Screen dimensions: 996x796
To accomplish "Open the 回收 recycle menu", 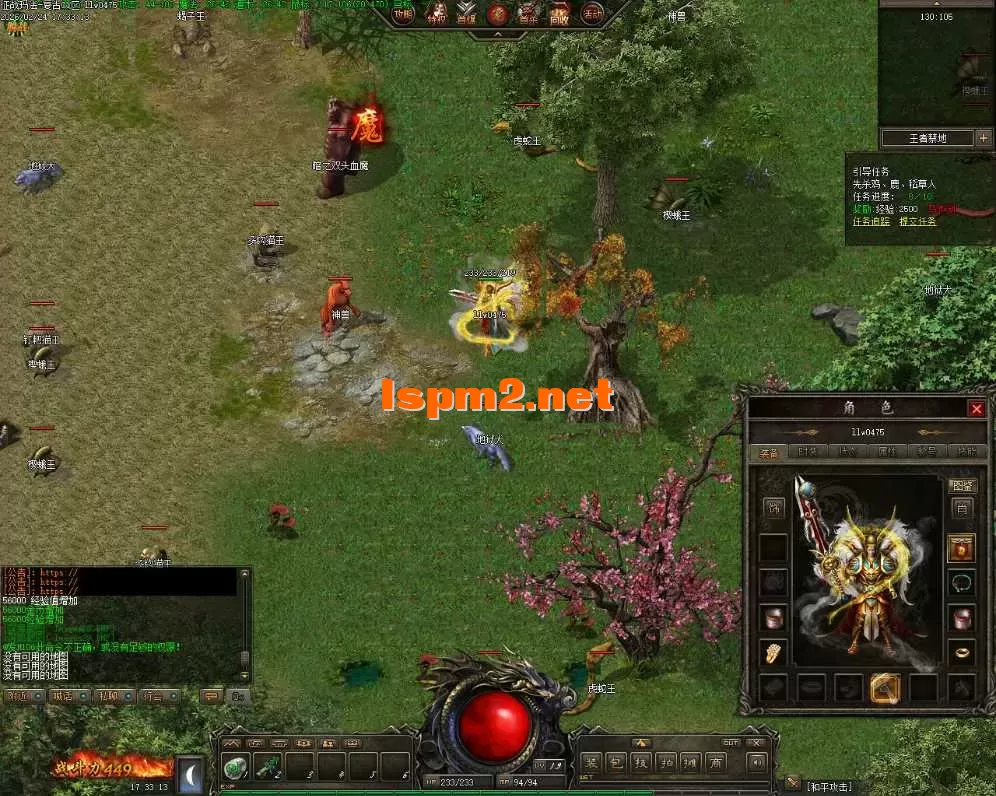I will coord(559,14).
